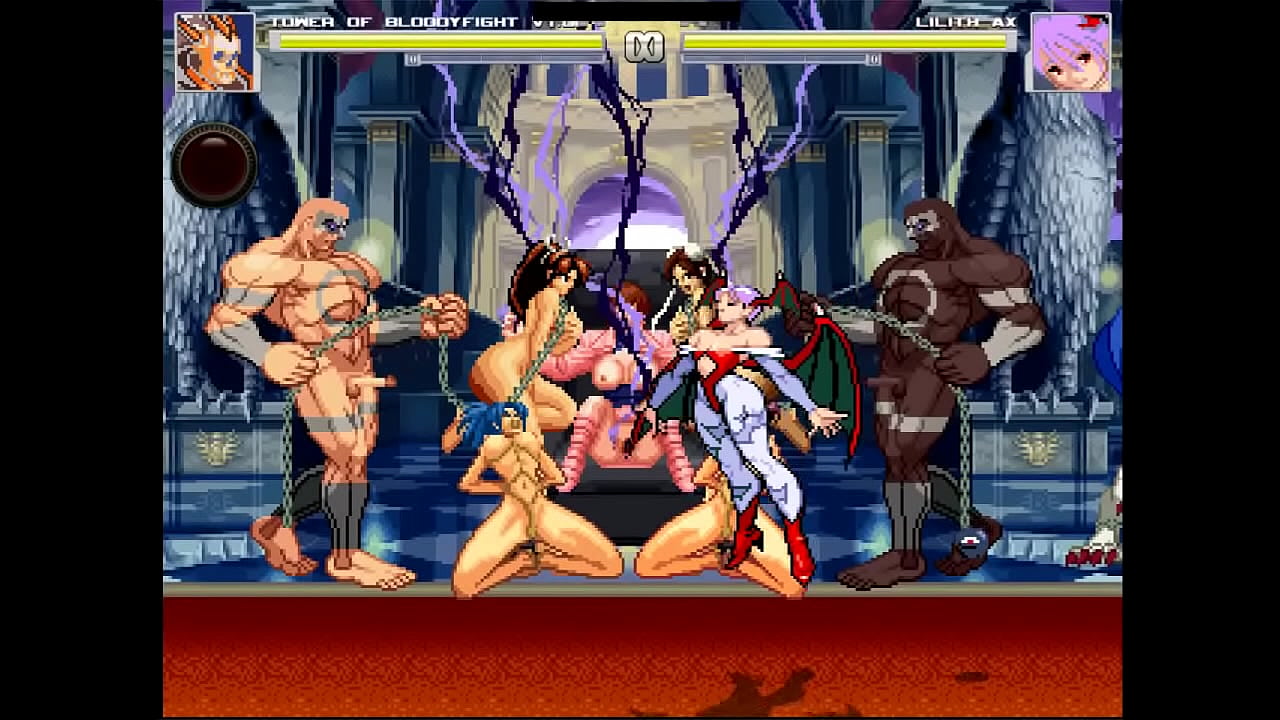This screenshot has width=1280, height=720.
Task: Toggle the right power meter display
Action: click(x=780, y=60)
